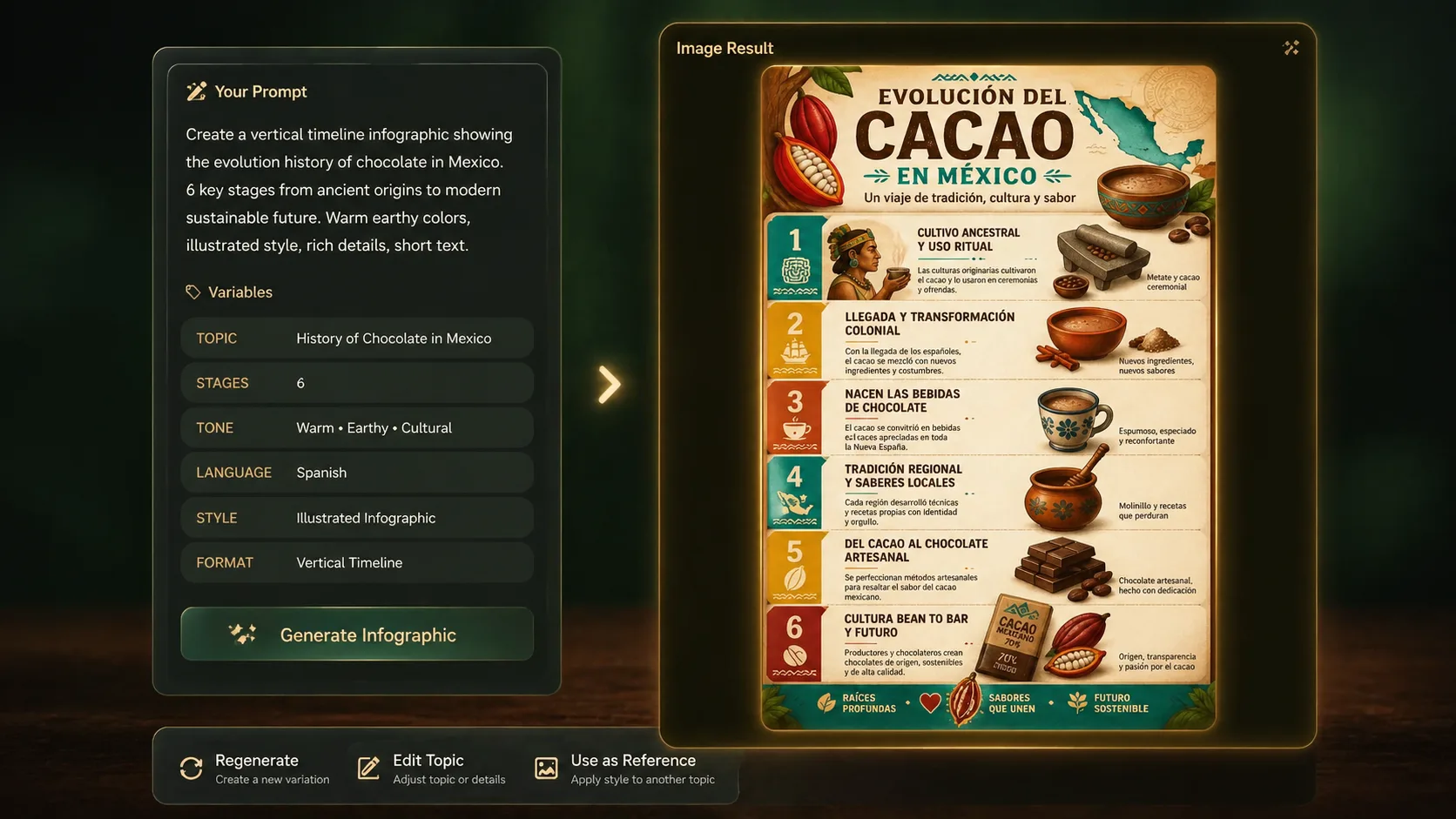
Task: Choose Use as Reference
Action: point(625,769)
